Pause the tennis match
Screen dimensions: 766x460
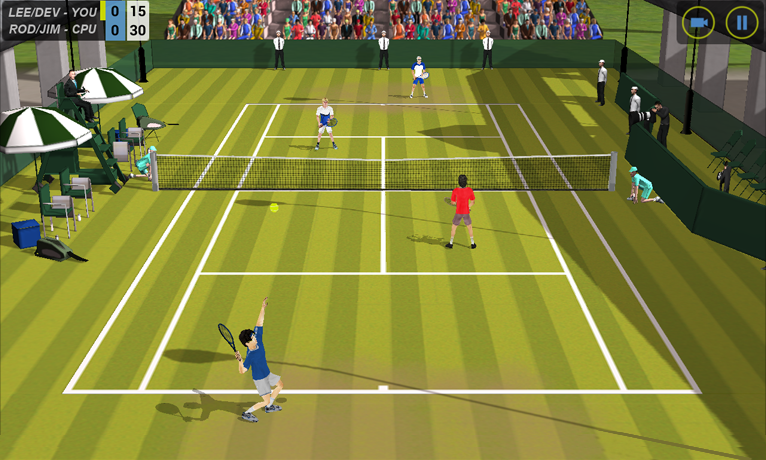[741, 22]
